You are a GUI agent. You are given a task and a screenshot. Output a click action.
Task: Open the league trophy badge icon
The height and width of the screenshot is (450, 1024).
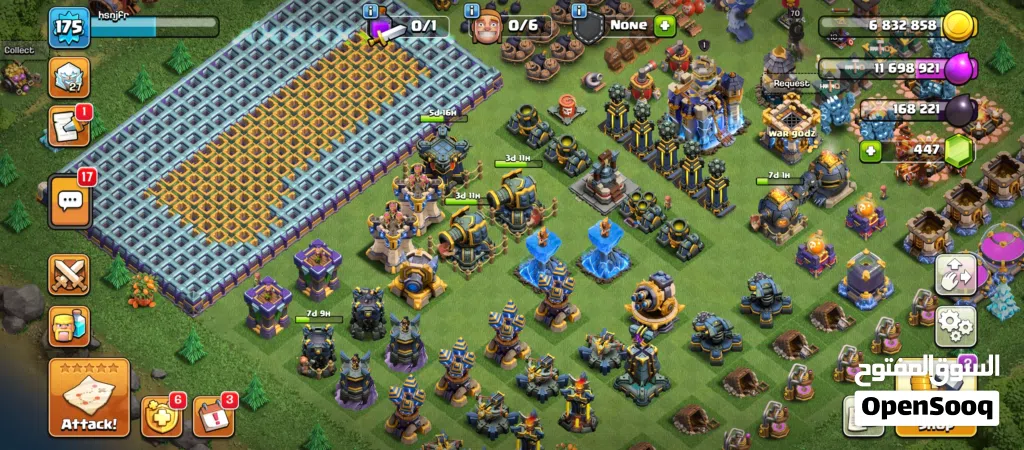[x=69, y=77]
